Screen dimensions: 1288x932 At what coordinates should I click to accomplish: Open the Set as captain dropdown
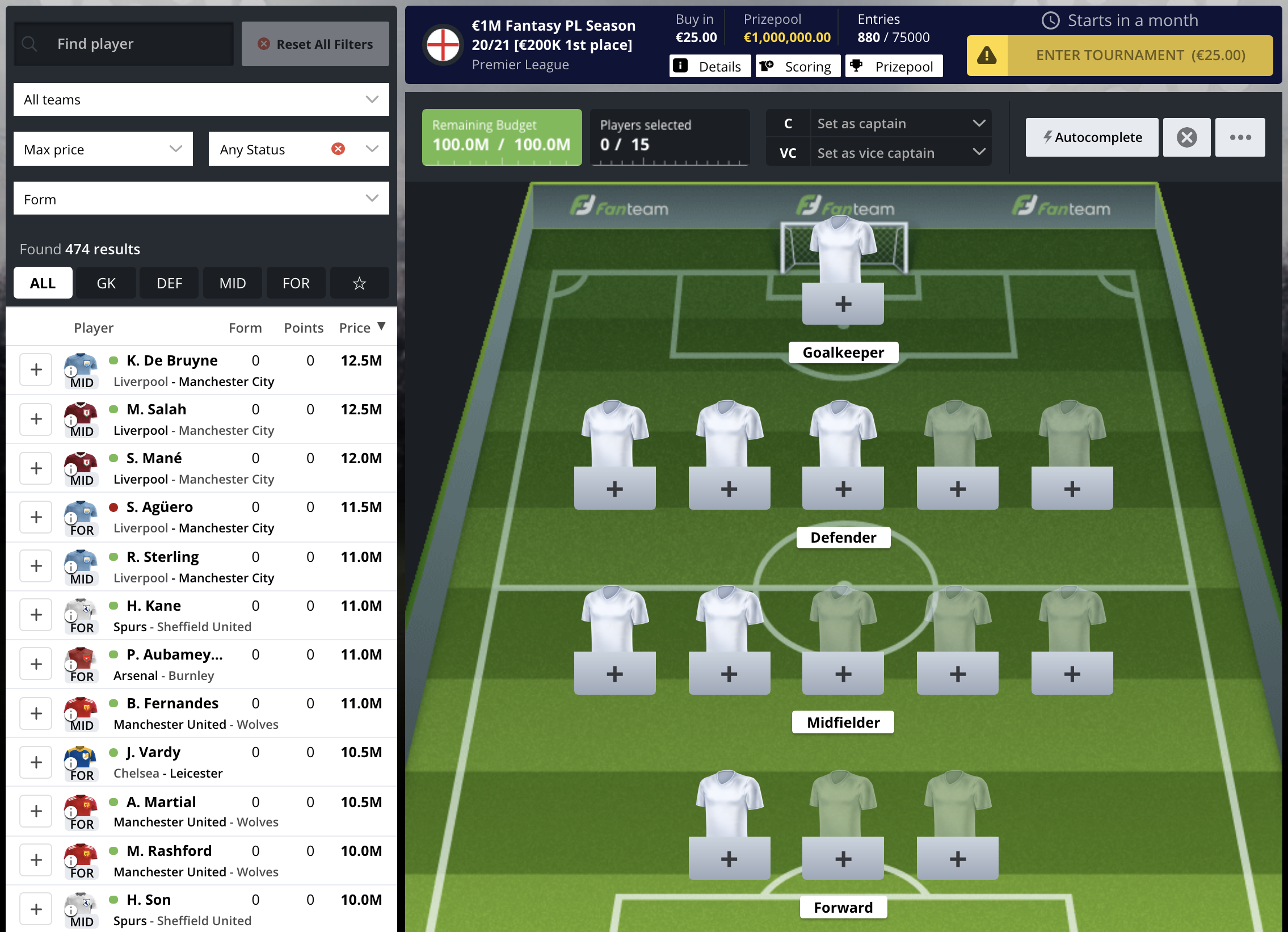pyautogui.click(x=900, y=123)
